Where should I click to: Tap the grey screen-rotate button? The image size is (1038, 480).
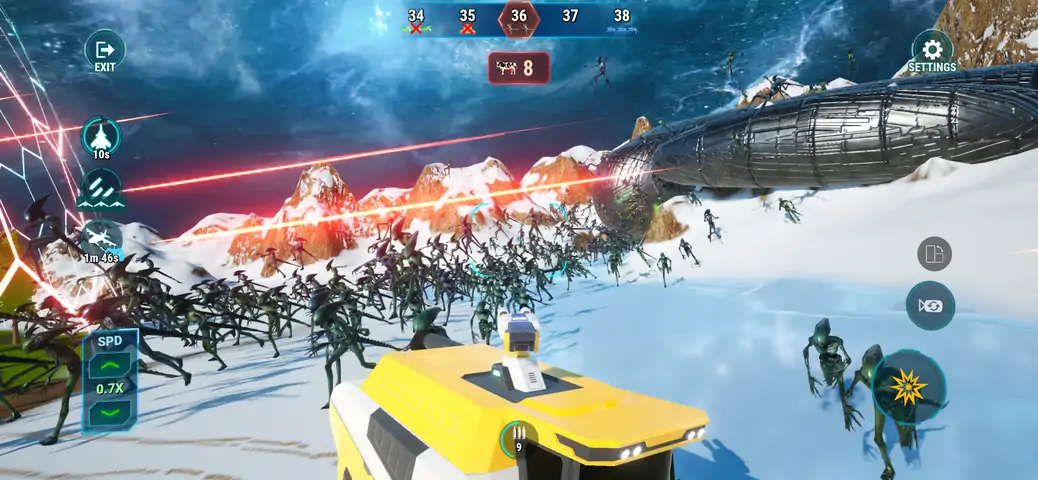point(934,254)
